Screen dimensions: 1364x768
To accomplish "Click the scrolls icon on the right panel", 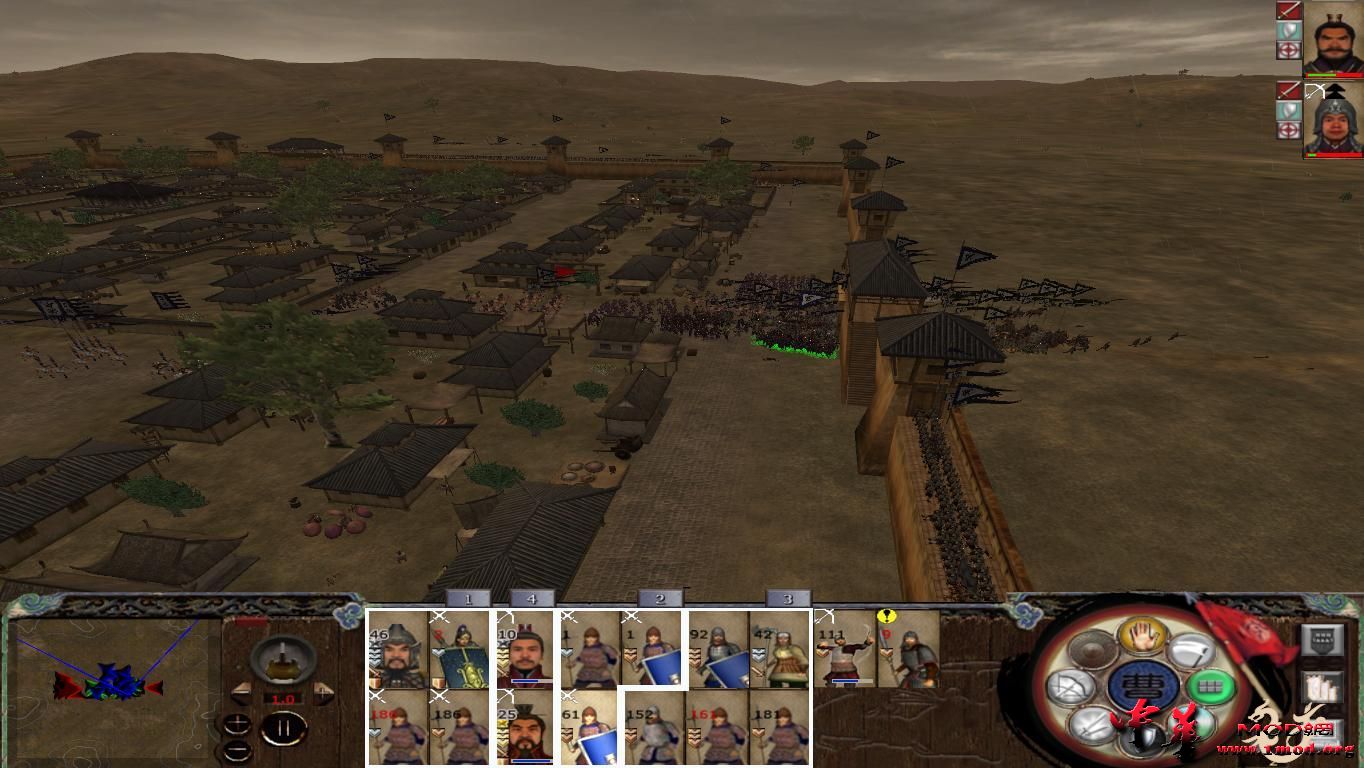I will pyautogui.click(x=1323, y=688).
